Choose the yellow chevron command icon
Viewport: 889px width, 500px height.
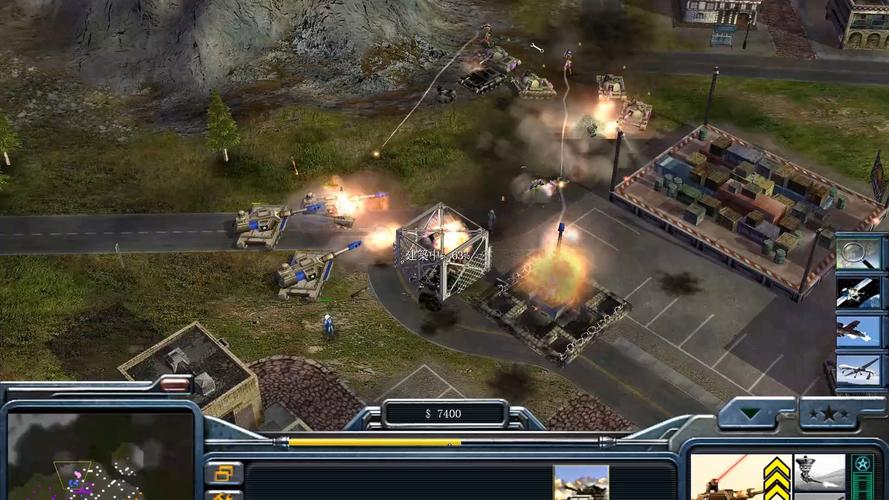[777, 478]
